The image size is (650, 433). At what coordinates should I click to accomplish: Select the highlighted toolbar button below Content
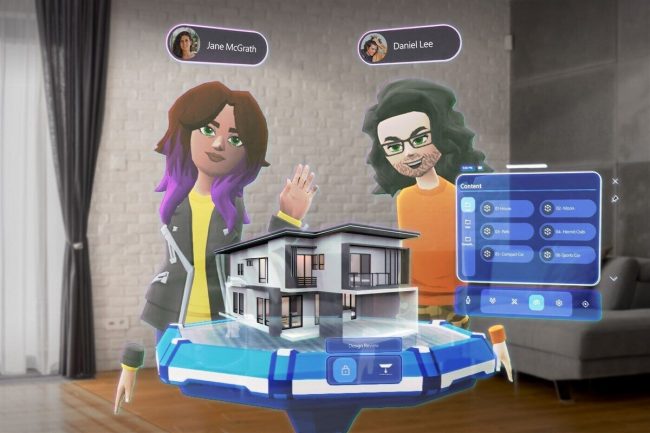pyautogui.click(x=536, y=300)
